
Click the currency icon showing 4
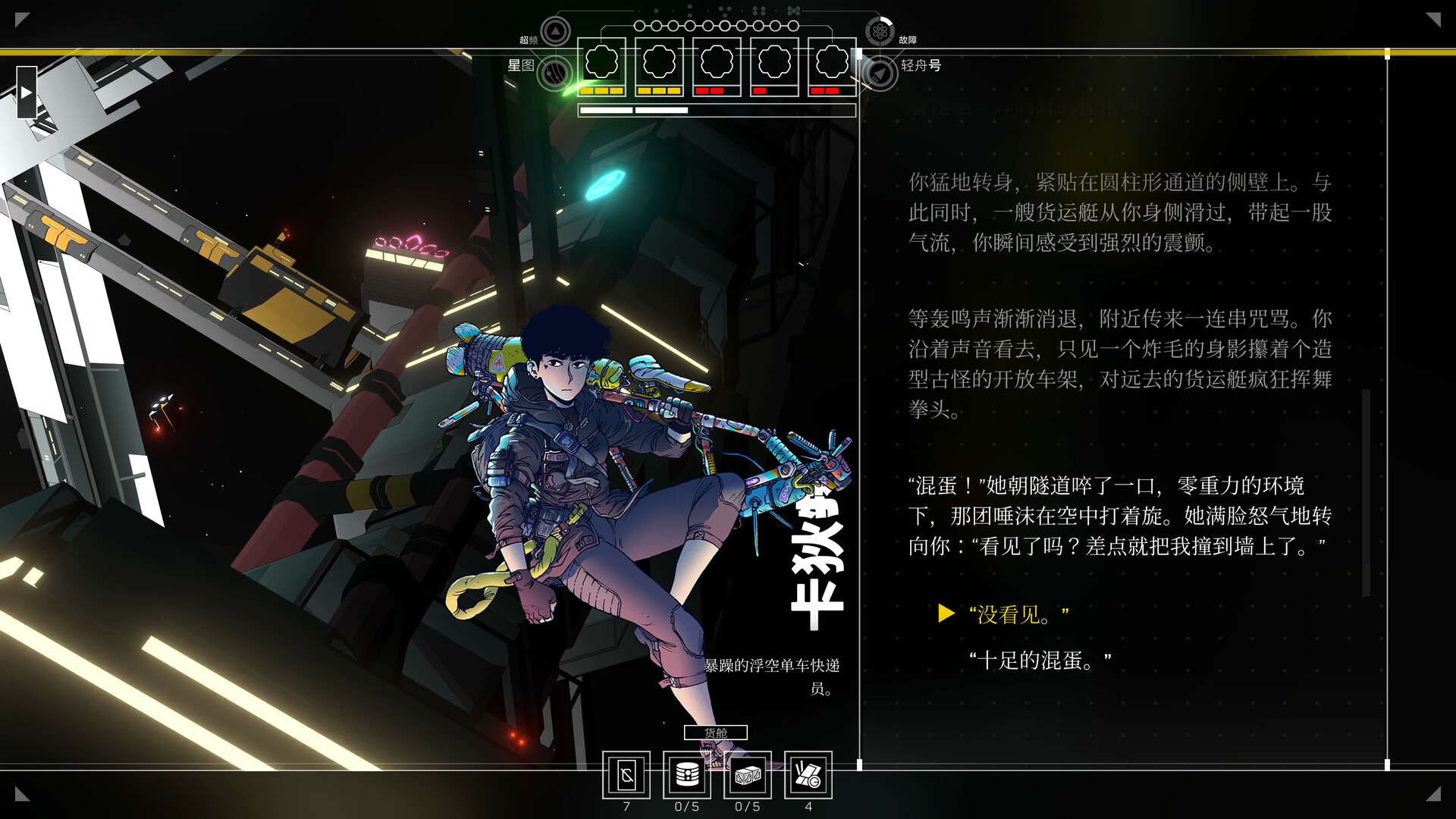click(x=808, y=775)
